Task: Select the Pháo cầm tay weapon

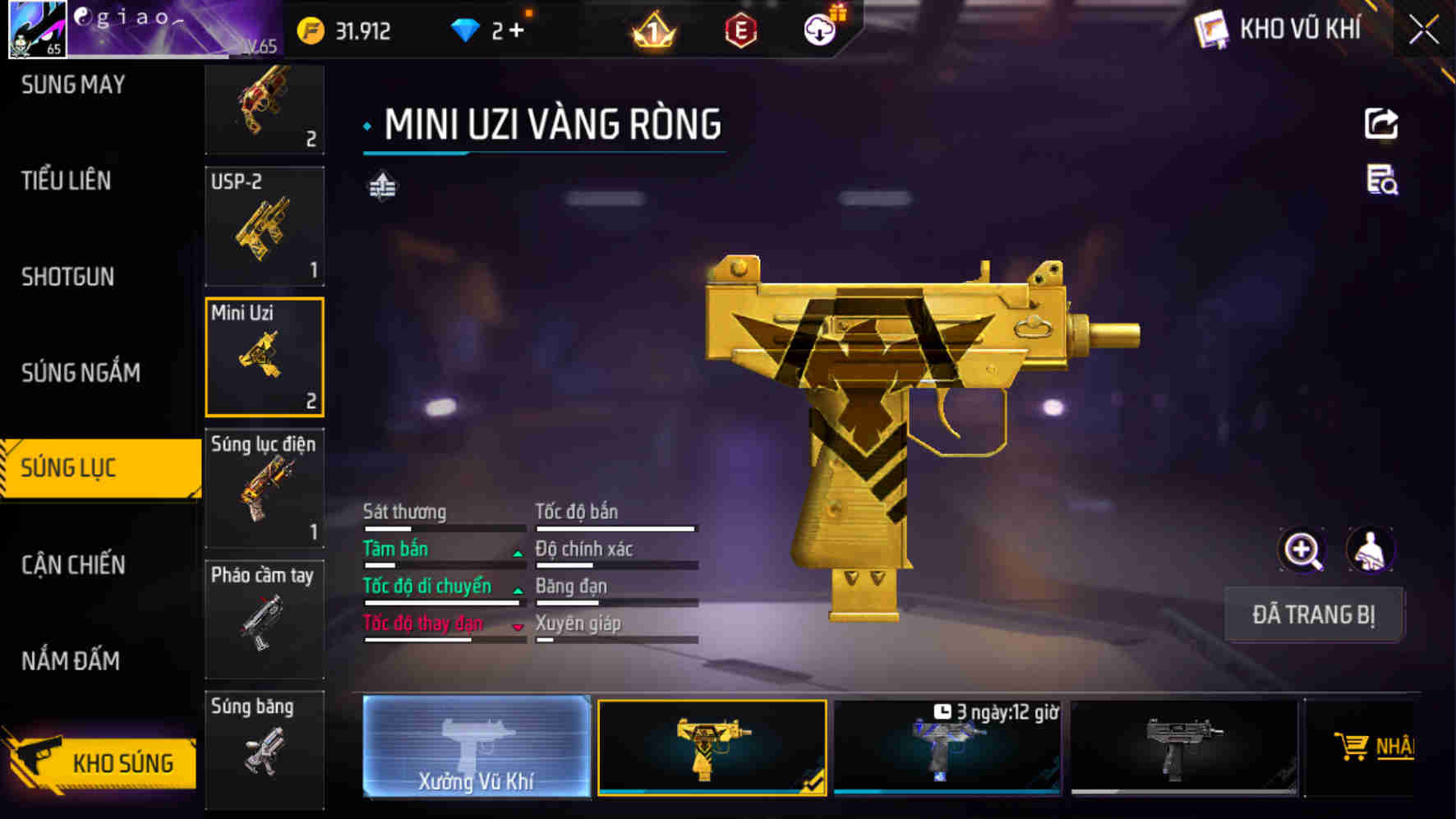Action: (264, 619)
